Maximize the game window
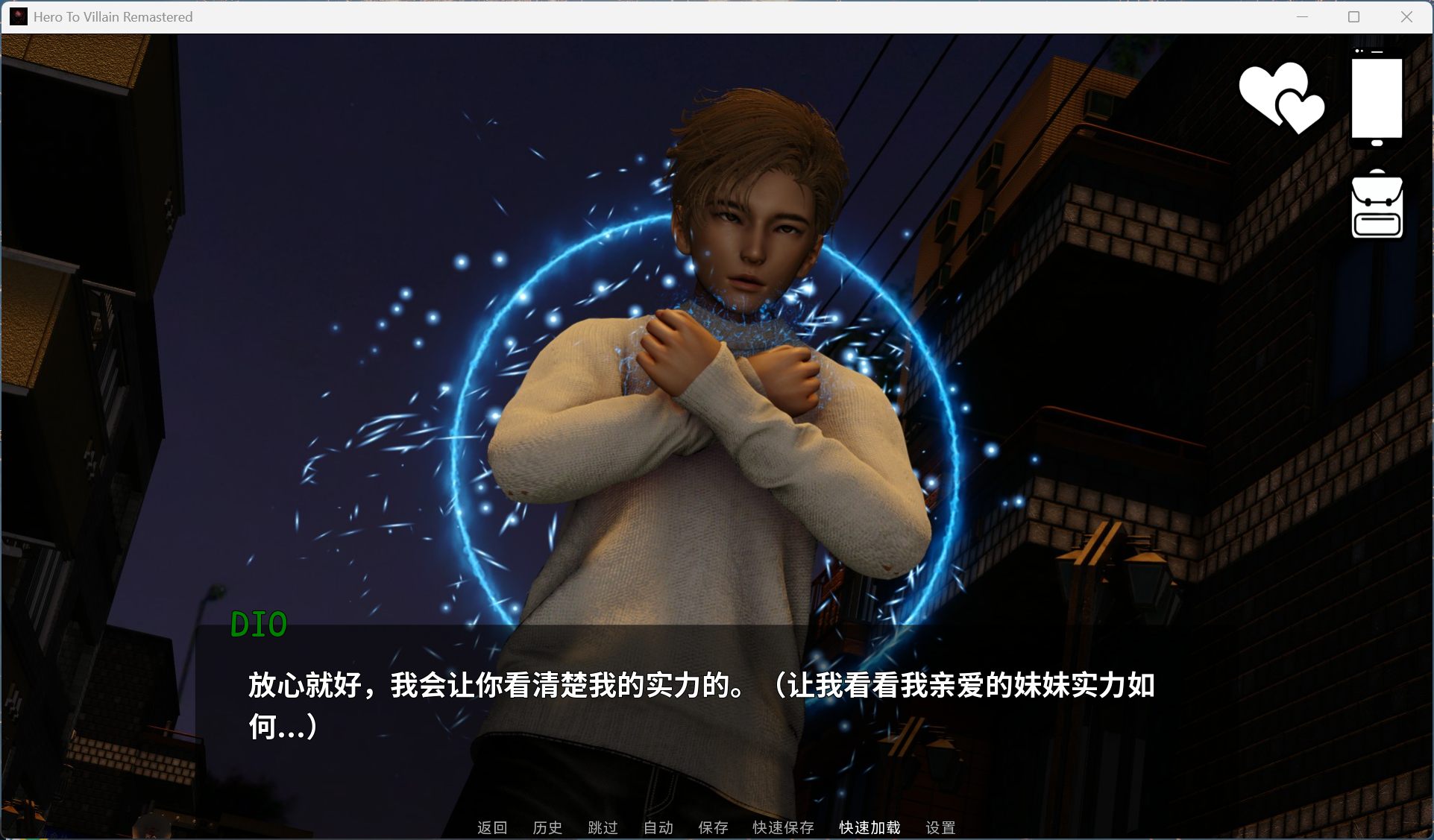The image size is (1434, 840). click(1353, 16)
